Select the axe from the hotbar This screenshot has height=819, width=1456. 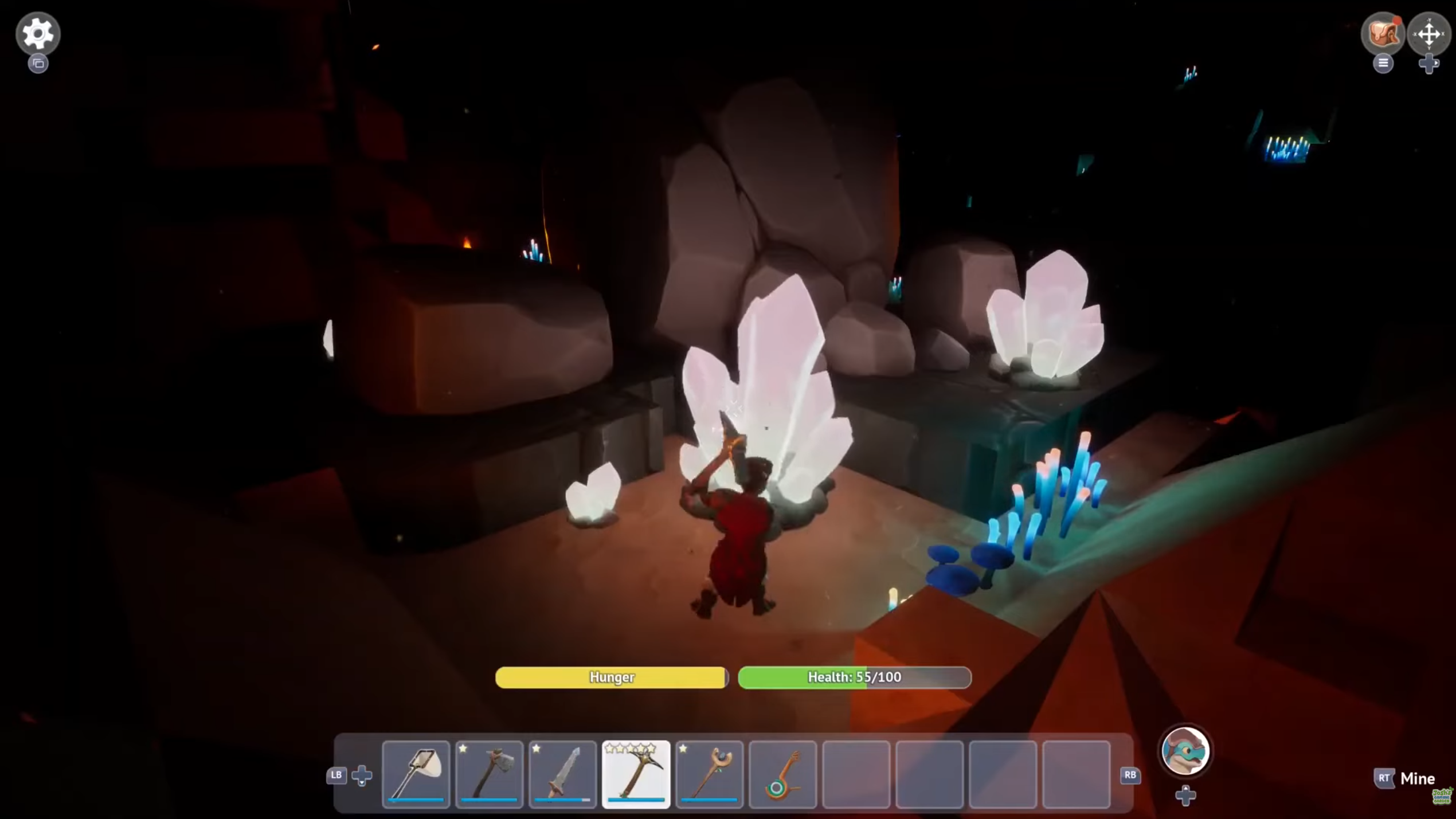(490, 775)
